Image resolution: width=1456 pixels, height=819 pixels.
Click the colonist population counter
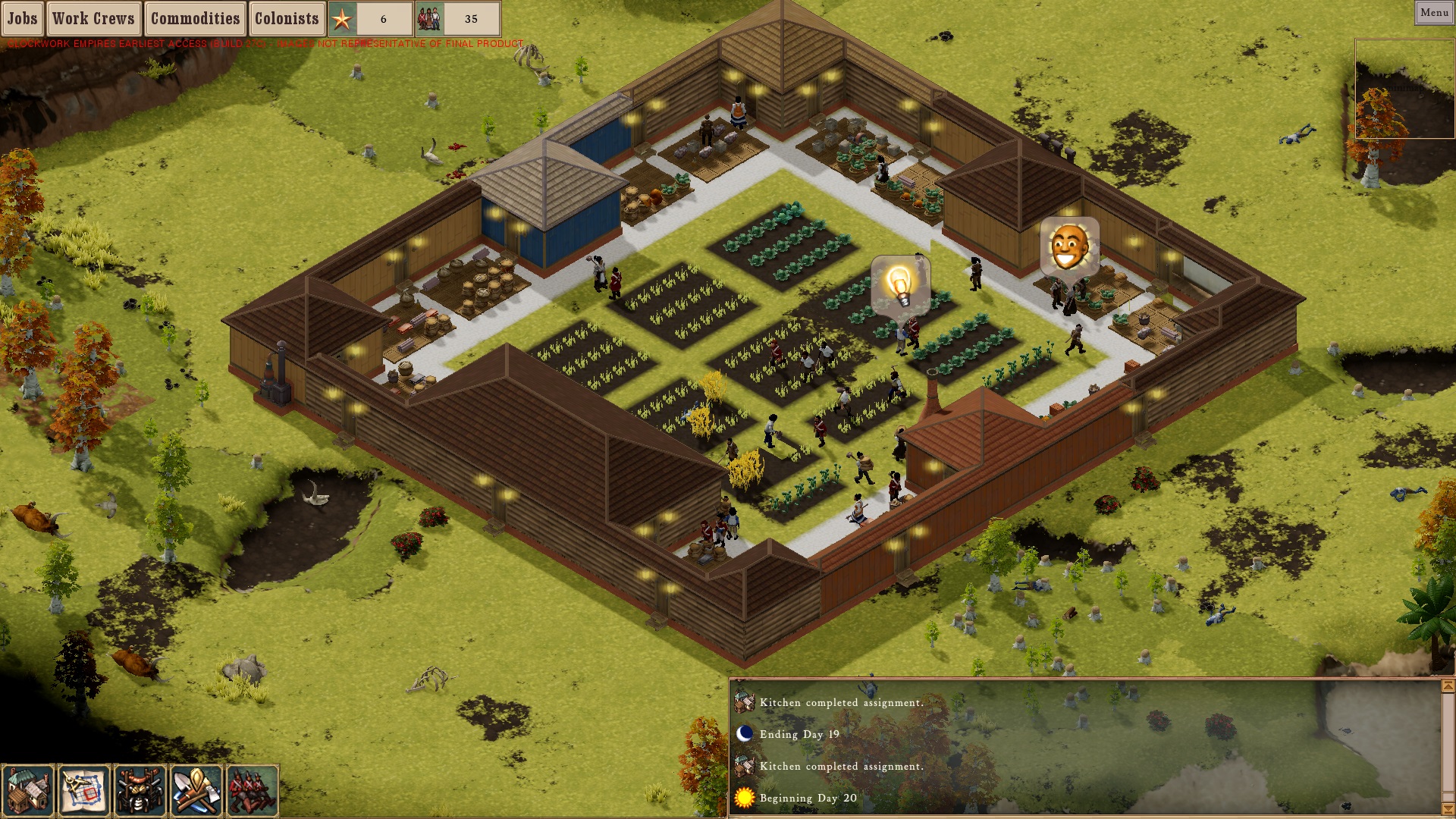pos(458,19)
